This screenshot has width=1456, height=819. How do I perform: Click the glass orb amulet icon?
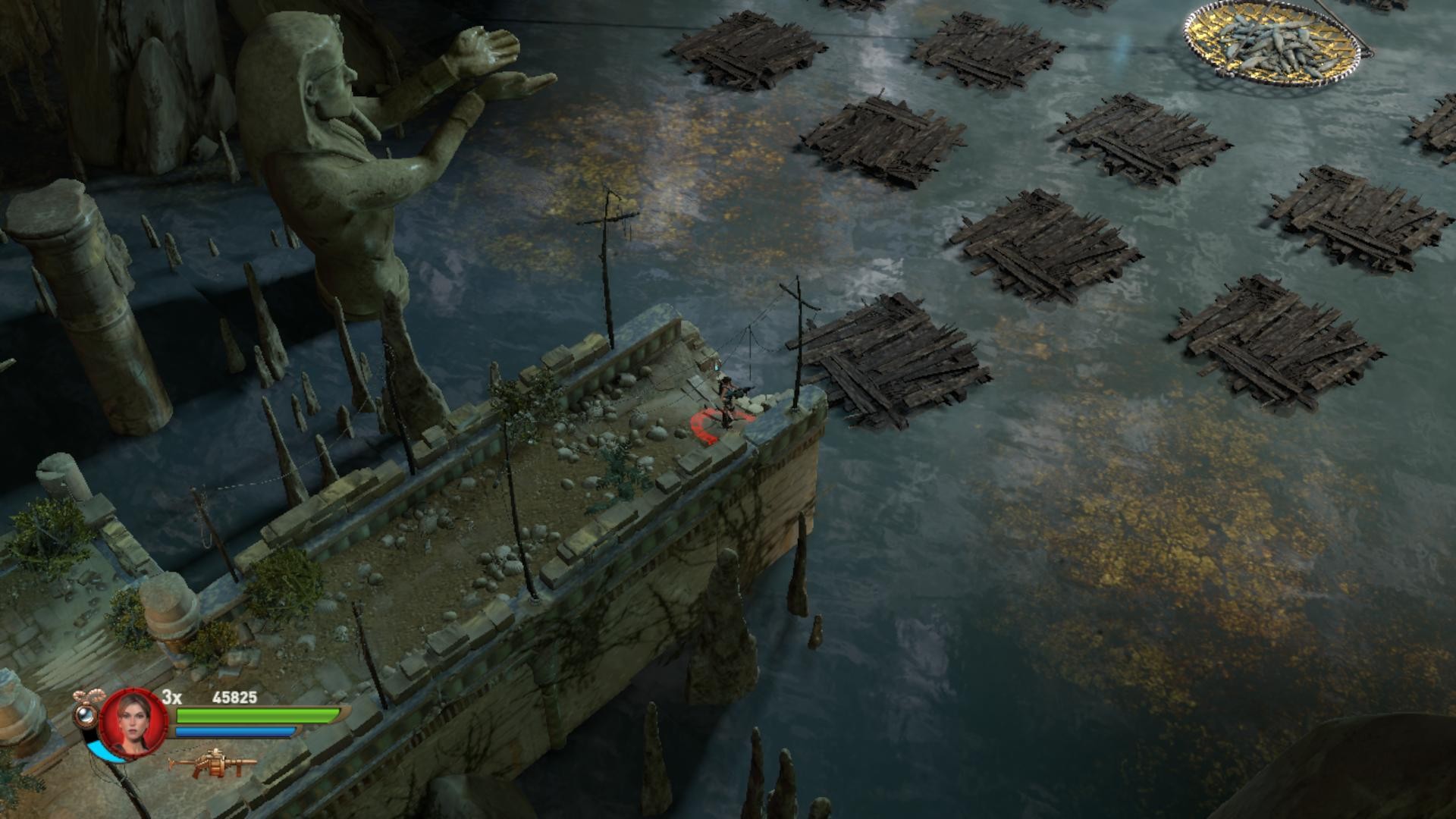tap(86, 713)
